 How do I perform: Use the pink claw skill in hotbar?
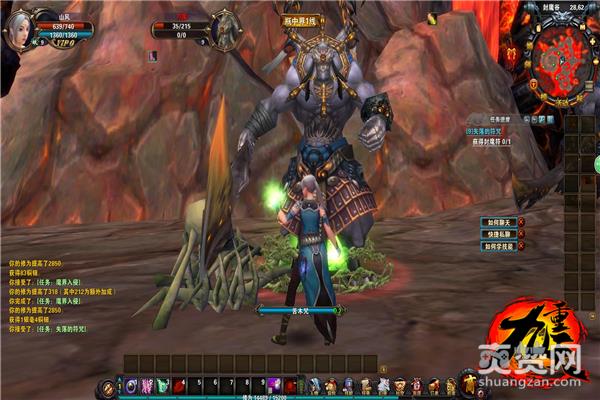pyautogui.click(x=147, y=386)
